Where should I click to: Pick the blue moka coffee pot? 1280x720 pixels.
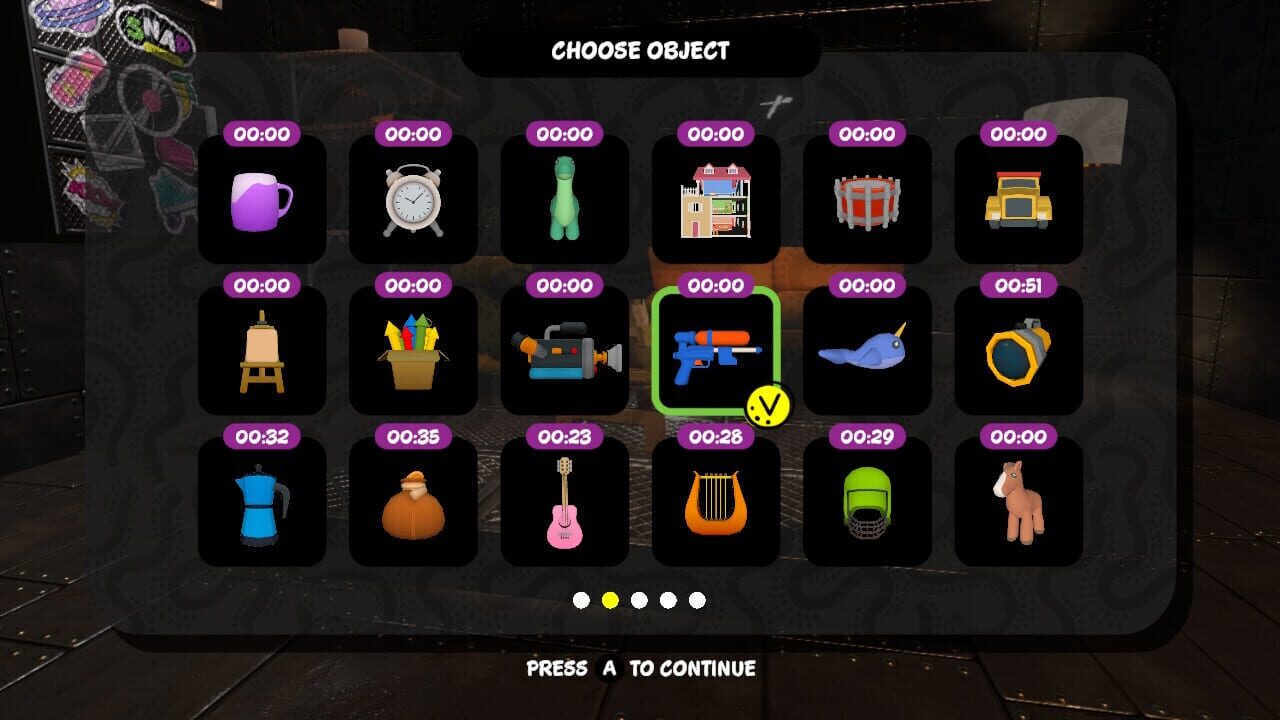[x=262, y=503]
